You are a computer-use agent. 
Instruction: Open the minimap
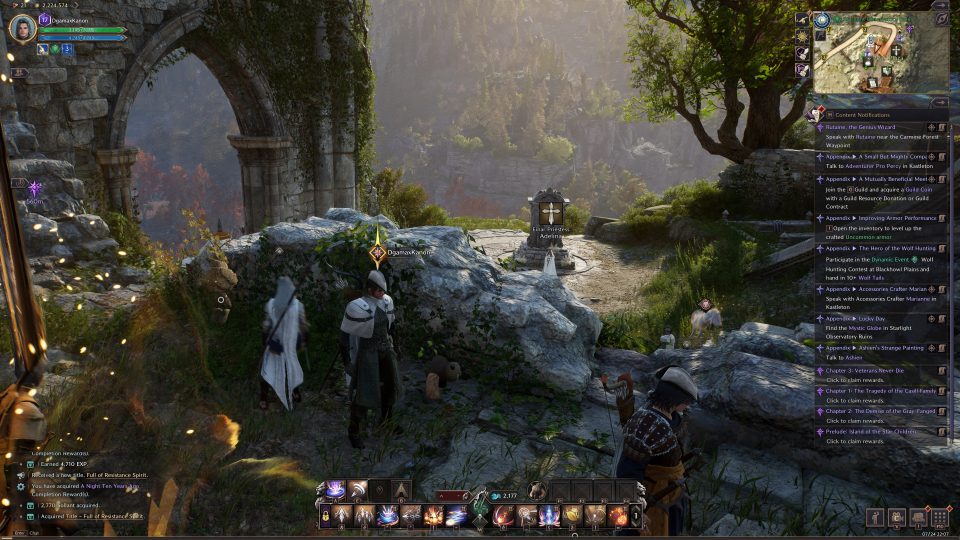pos(879,53)
